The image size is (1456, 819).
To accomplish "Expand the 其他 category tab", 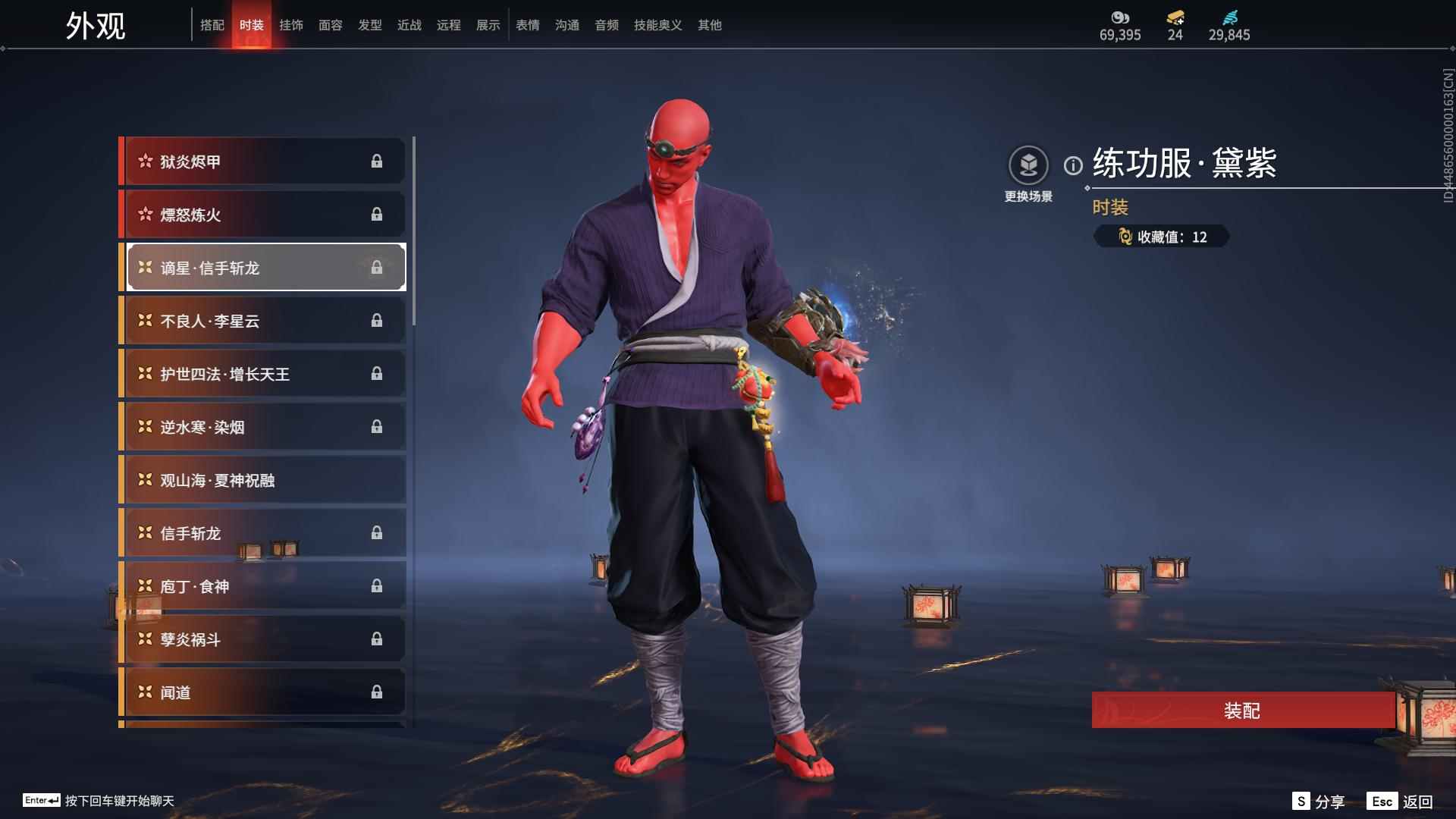I will (708, 24).
